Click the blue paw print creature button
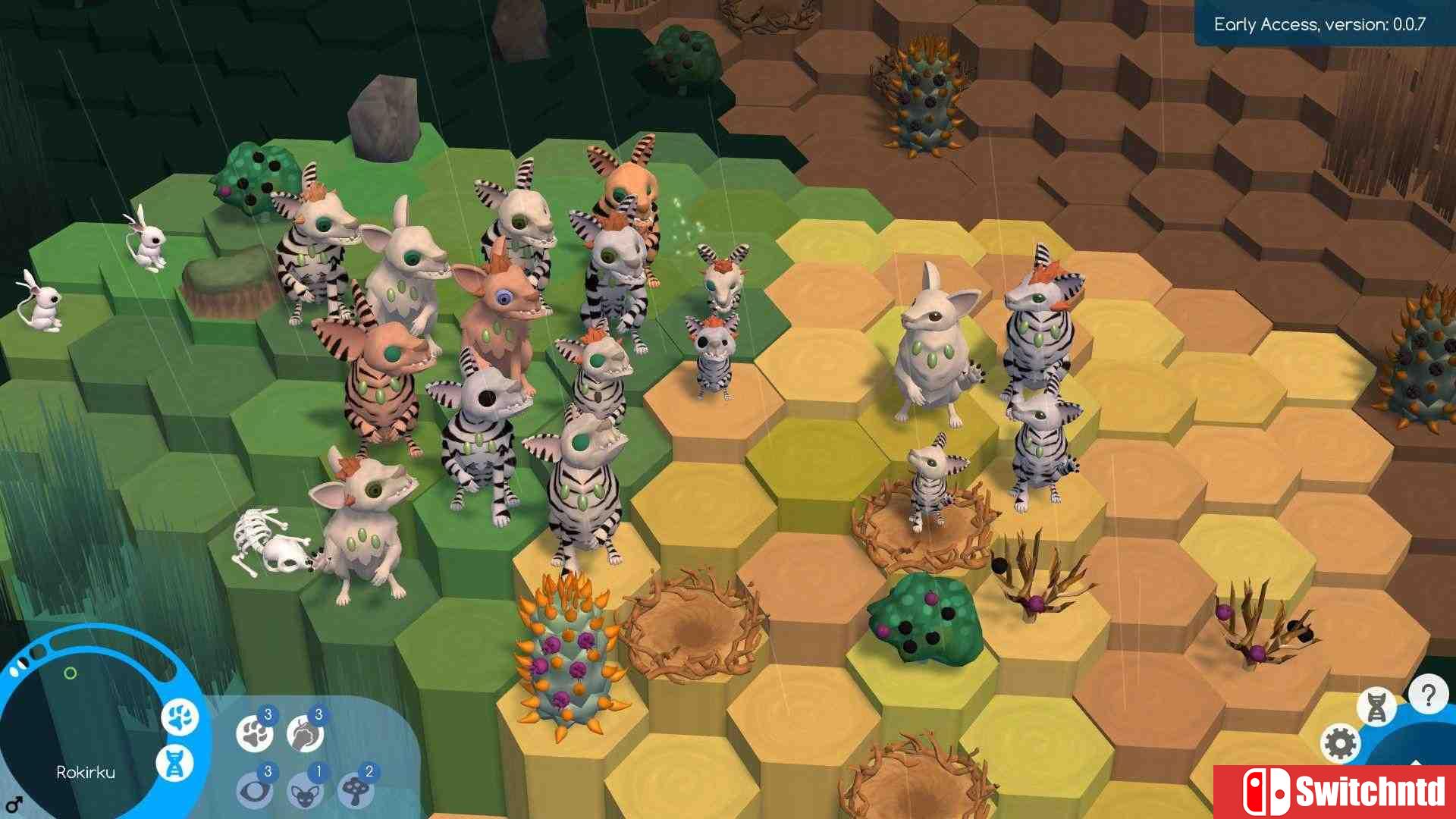1456x819 pixels. click(x=180, y=717)
